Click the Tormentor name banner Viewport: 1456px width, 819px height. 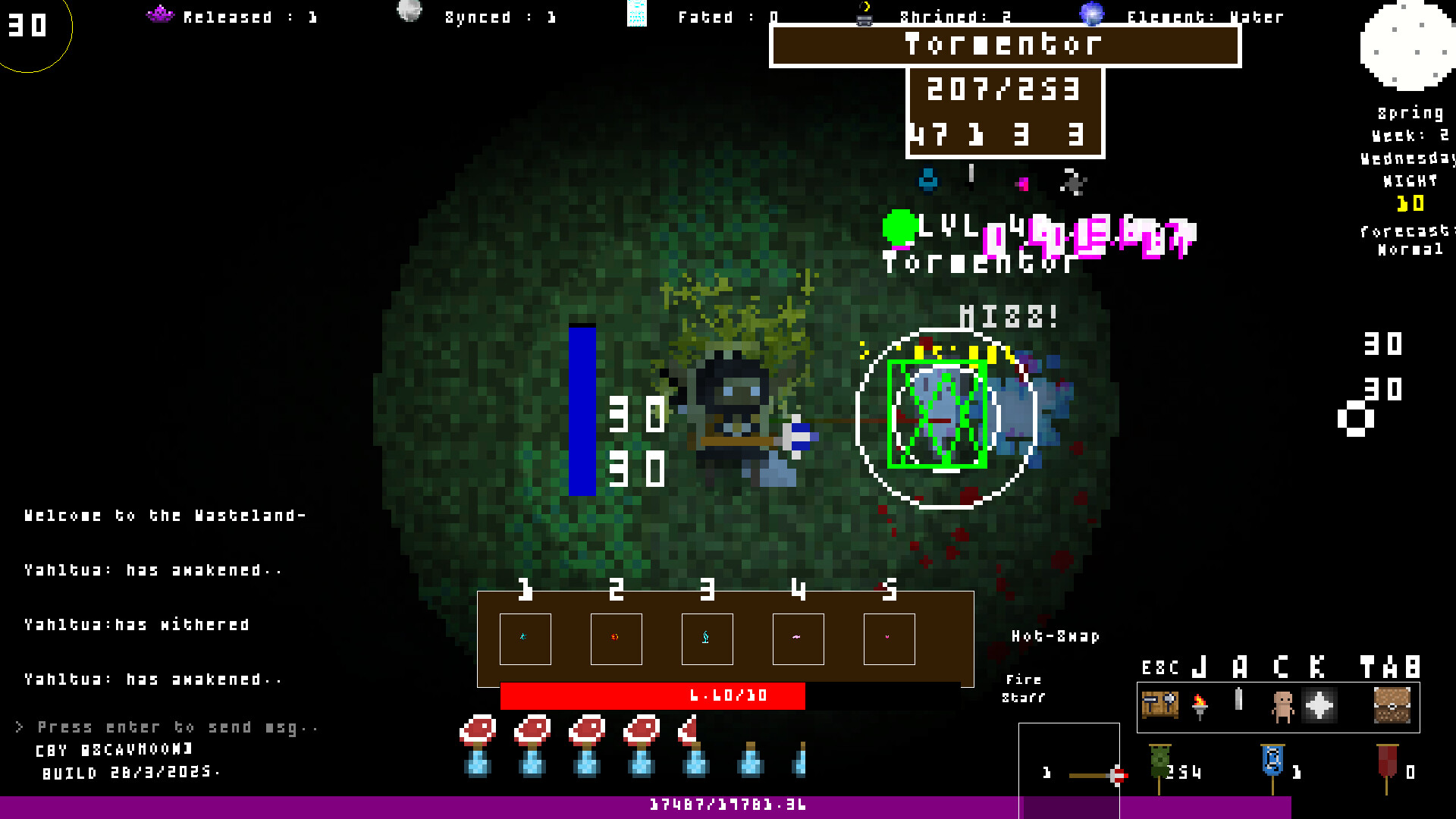[x=1004, y=45]
